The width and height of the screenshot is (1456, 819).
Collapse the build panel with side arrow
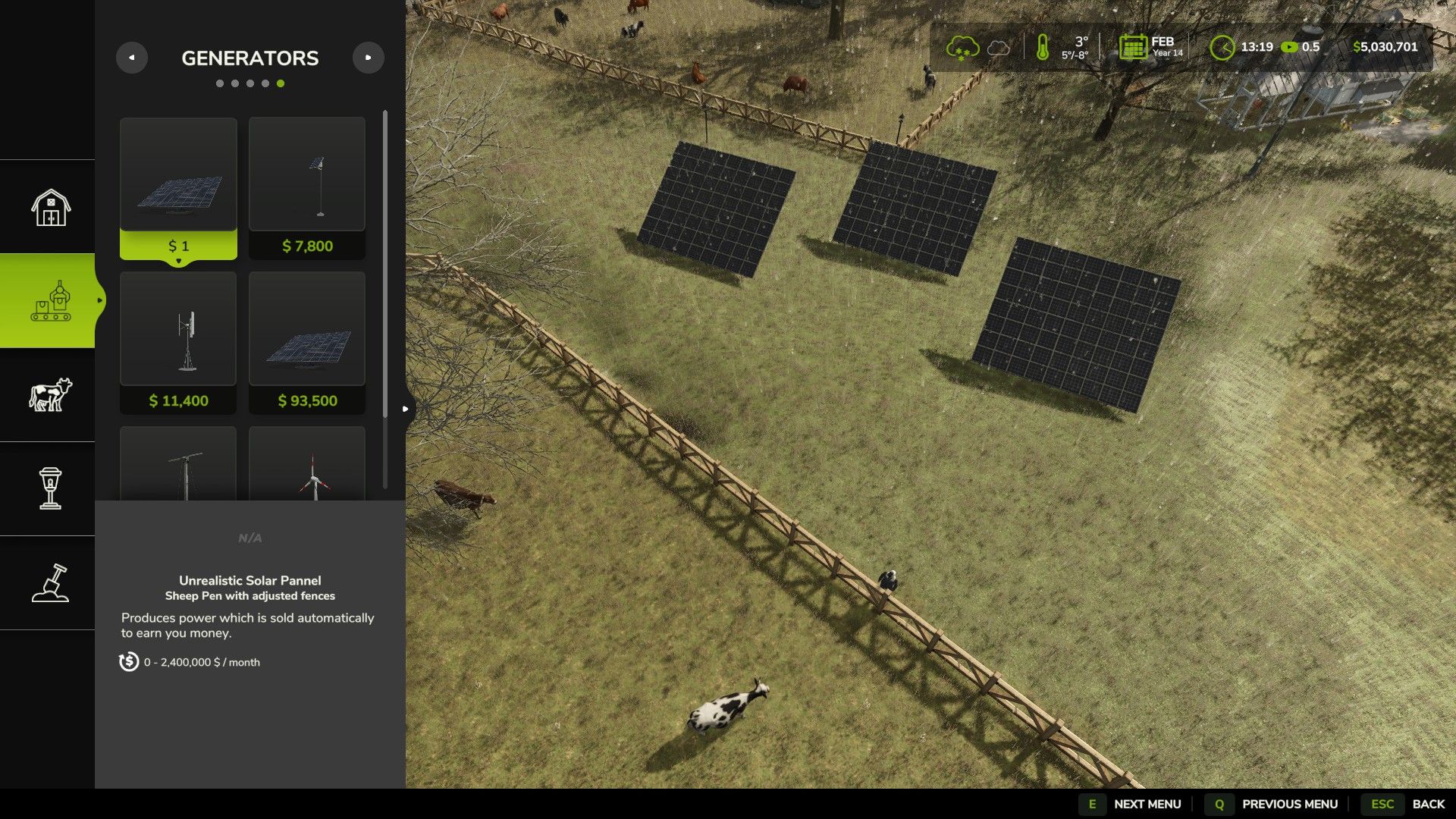(x=406, y=409)
